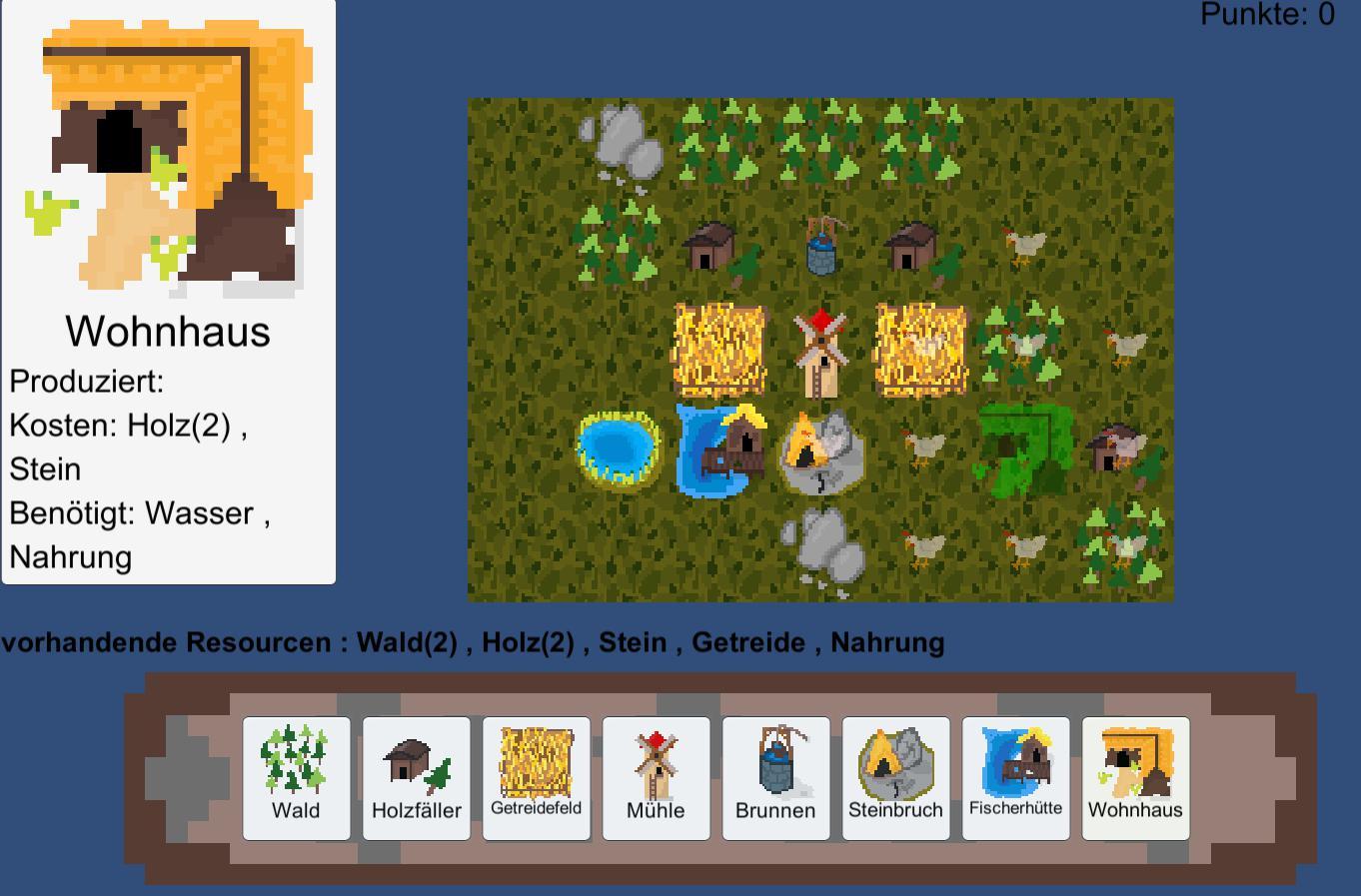Select the Steinbruch tool
The height and width of the screenshot is (896, 1361).
click(x=895, y=779)
